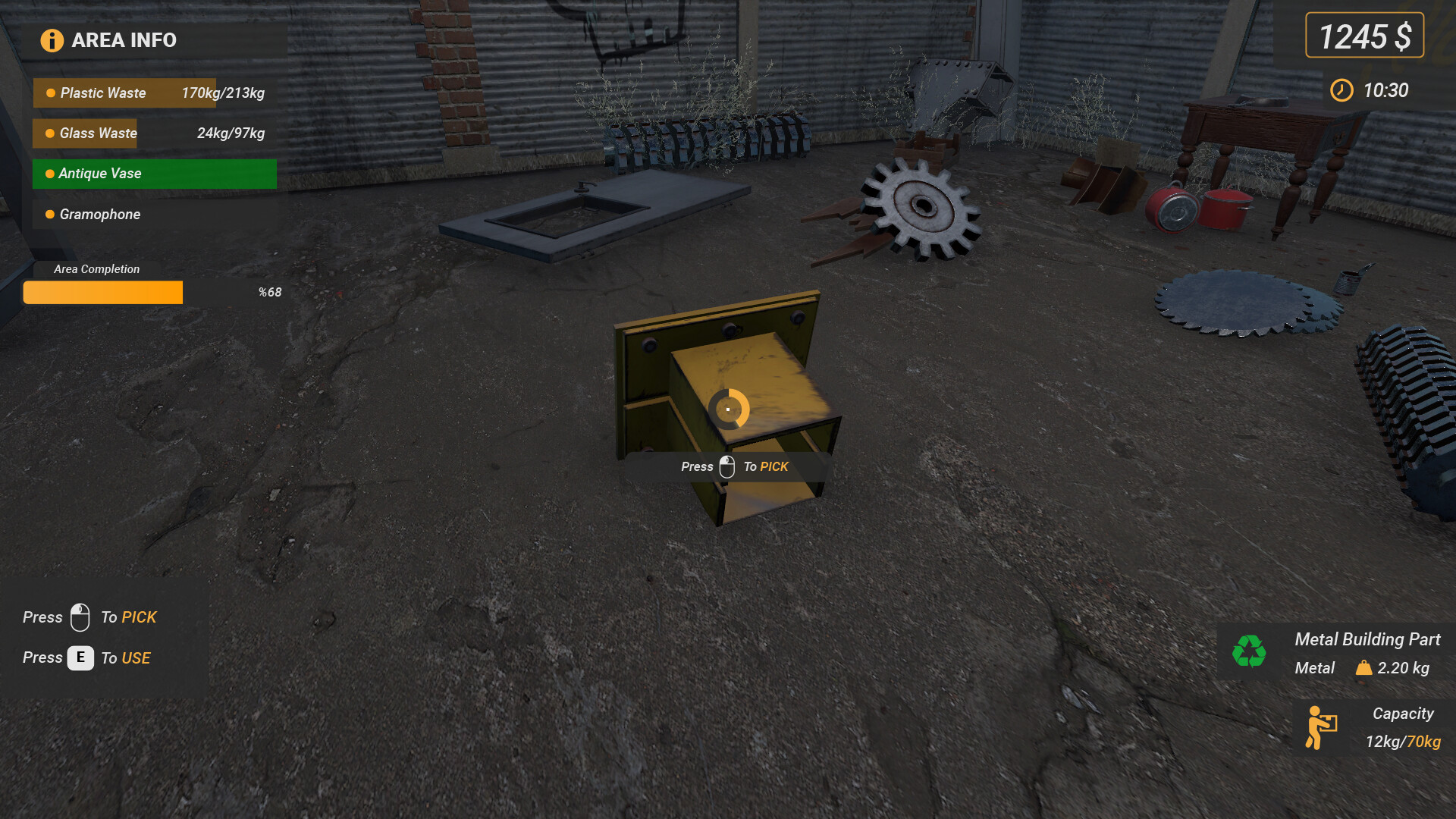1456x819 pixels.
Task: Click the Area Info info icon
Action: tap(51, 40)
